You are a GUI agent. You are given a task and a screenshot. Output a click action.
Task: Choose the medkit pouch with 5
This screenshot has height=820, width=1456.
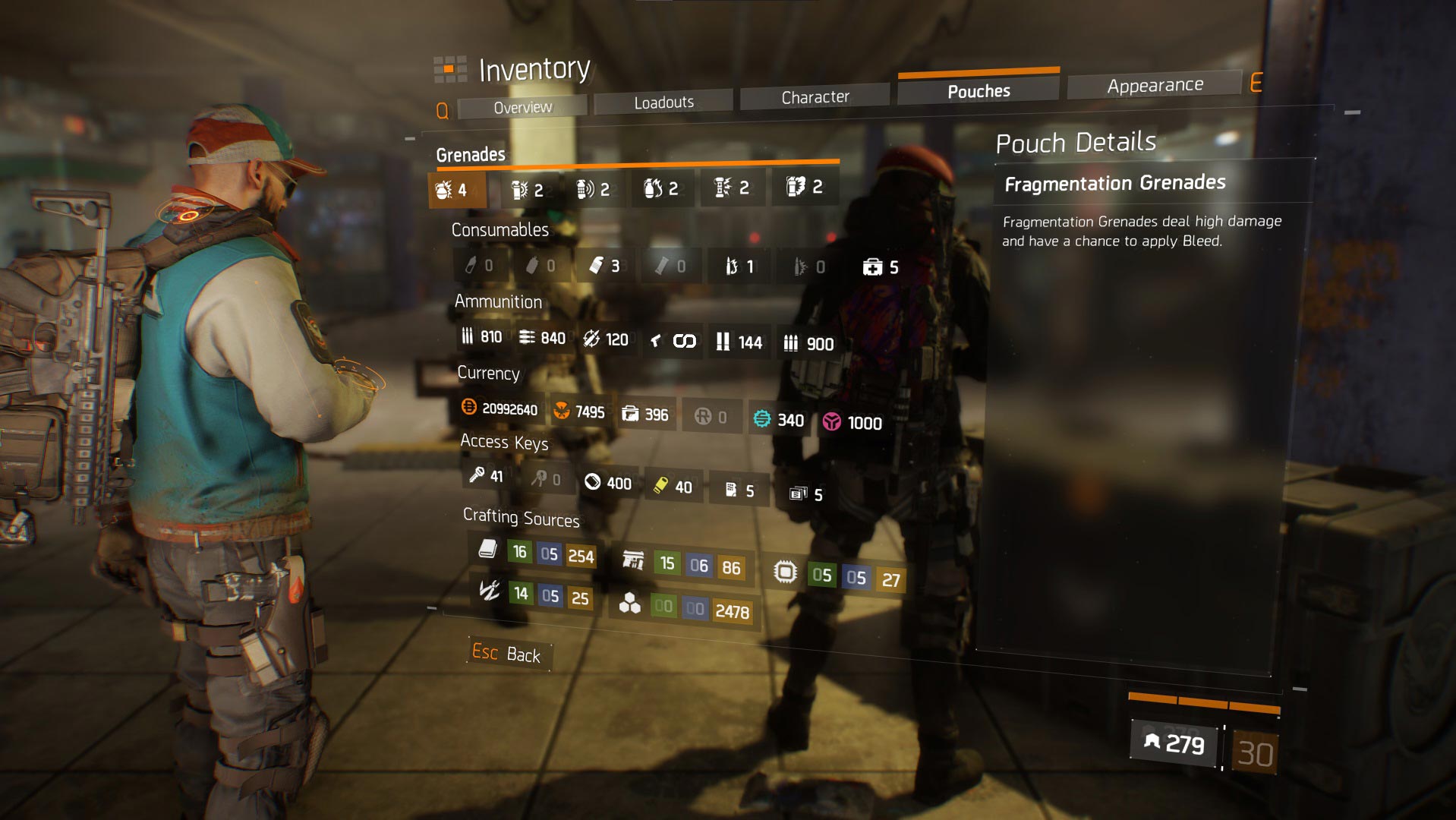(881, 267)
